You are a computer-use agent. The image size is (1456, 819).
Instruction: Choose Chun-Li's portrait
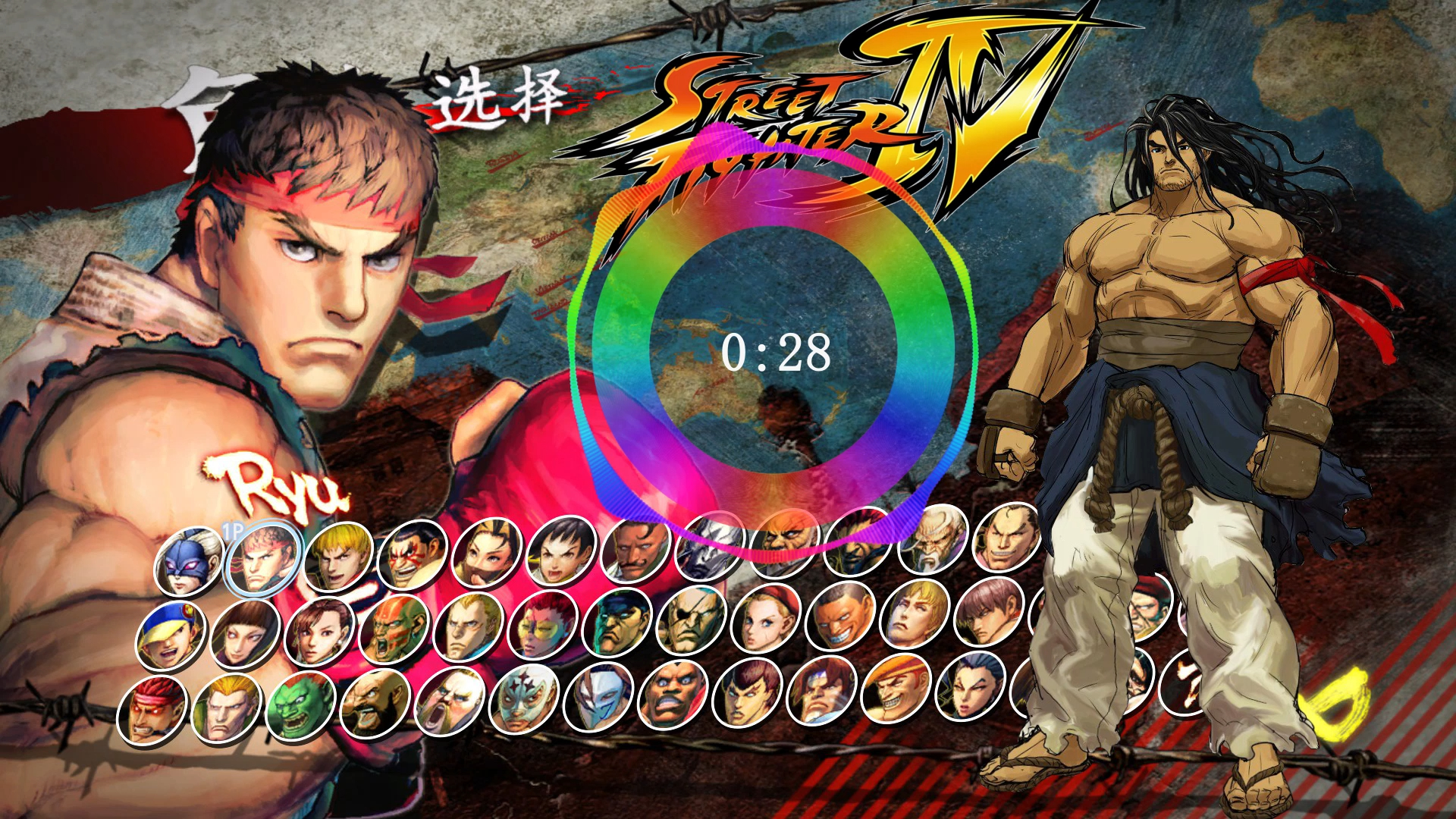click(318, 632)
